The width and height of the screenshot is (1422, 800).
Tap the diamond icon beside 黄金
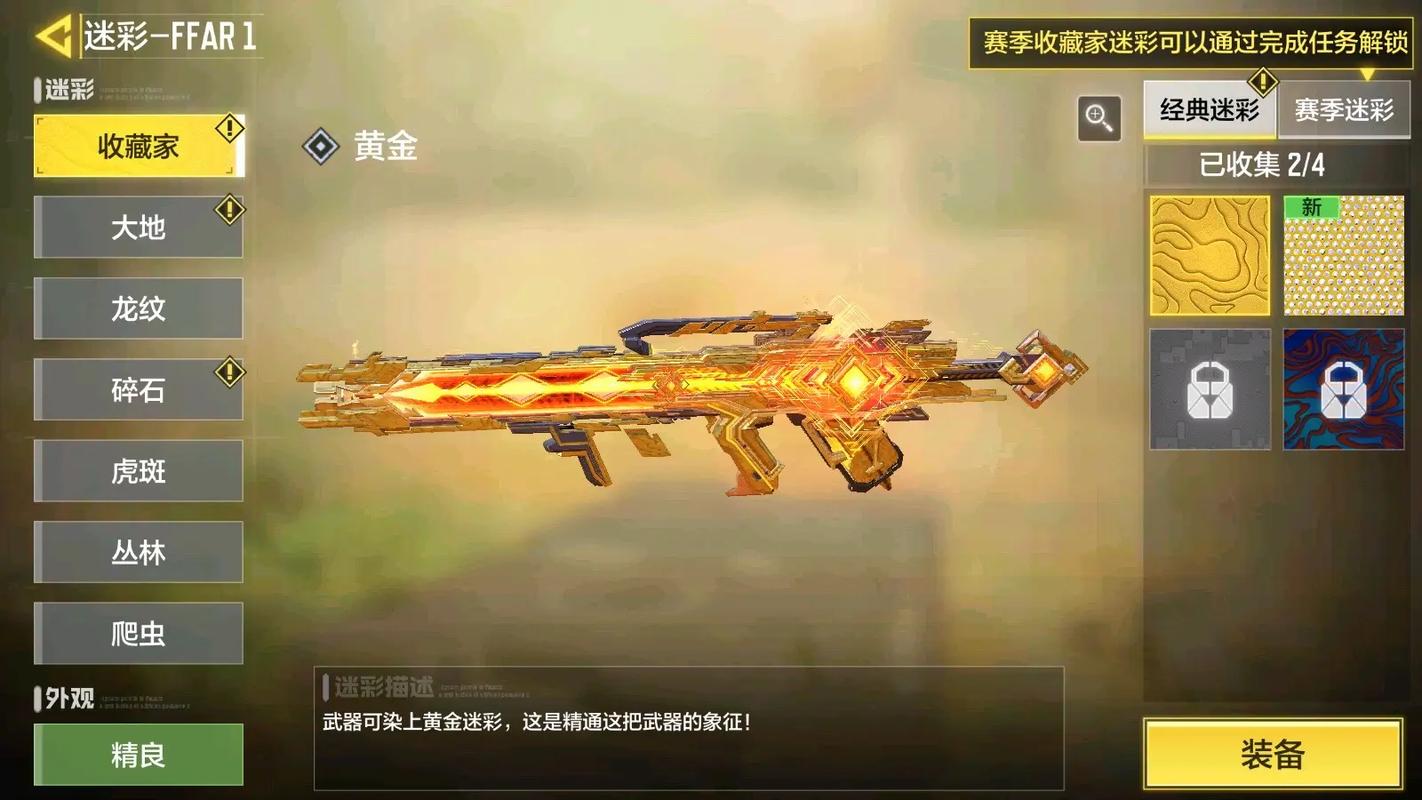(321, 147)
